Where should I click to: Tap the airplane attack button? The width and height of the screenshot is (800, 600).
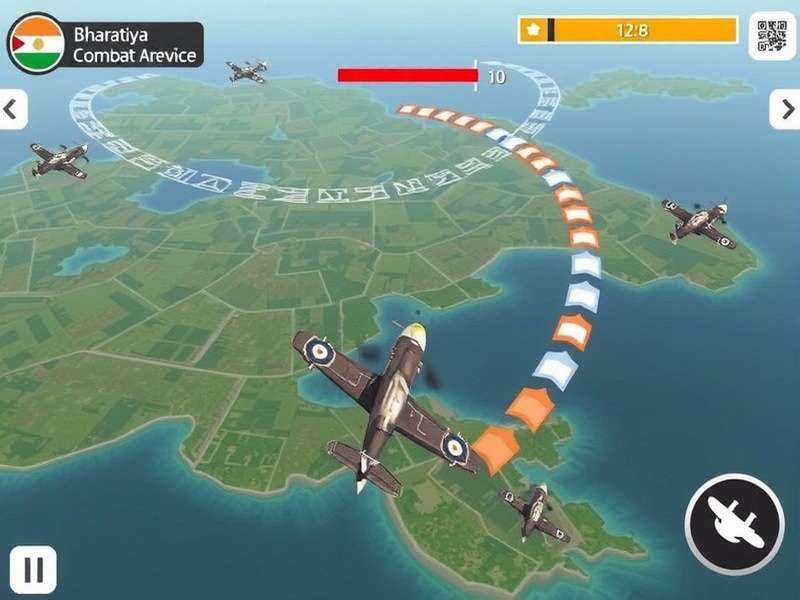tap(734, 524)
